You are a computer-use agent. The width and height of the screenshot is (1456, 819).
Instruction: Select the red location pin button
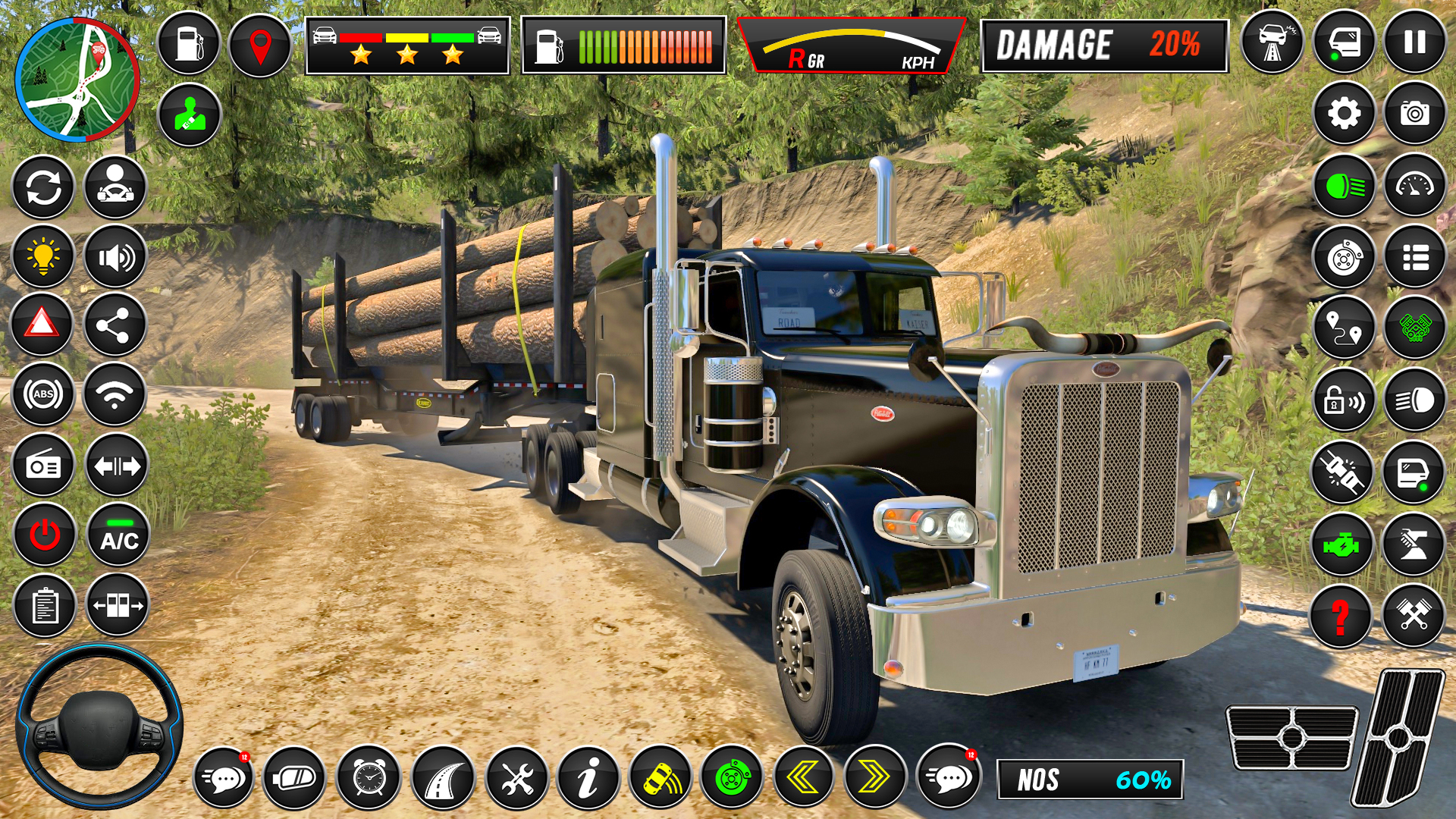[260, 45]
